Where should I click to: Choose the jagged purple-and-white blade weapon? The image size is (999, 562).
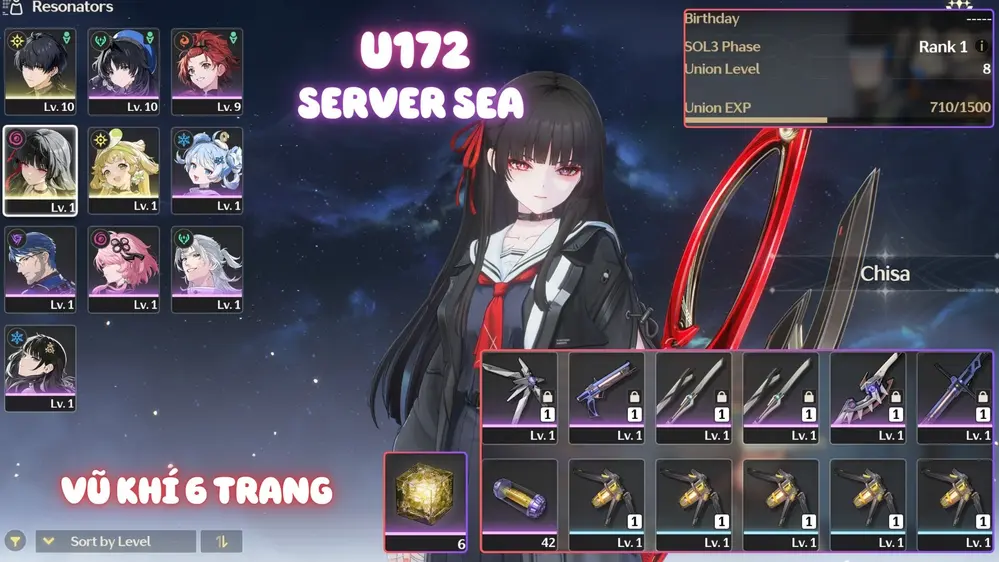click(868, 397)
